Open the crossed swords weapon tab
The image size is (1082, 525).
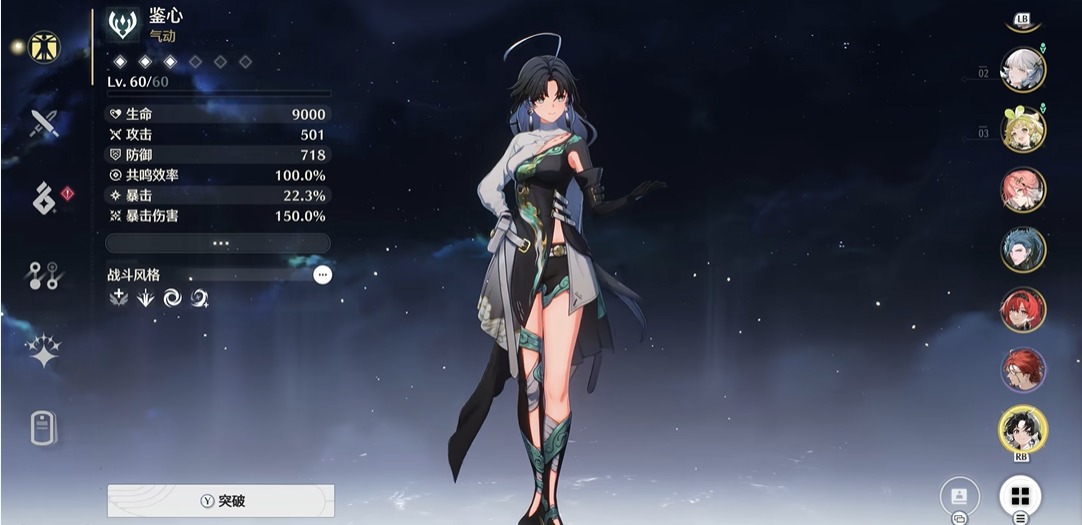[x=44, y=123]
